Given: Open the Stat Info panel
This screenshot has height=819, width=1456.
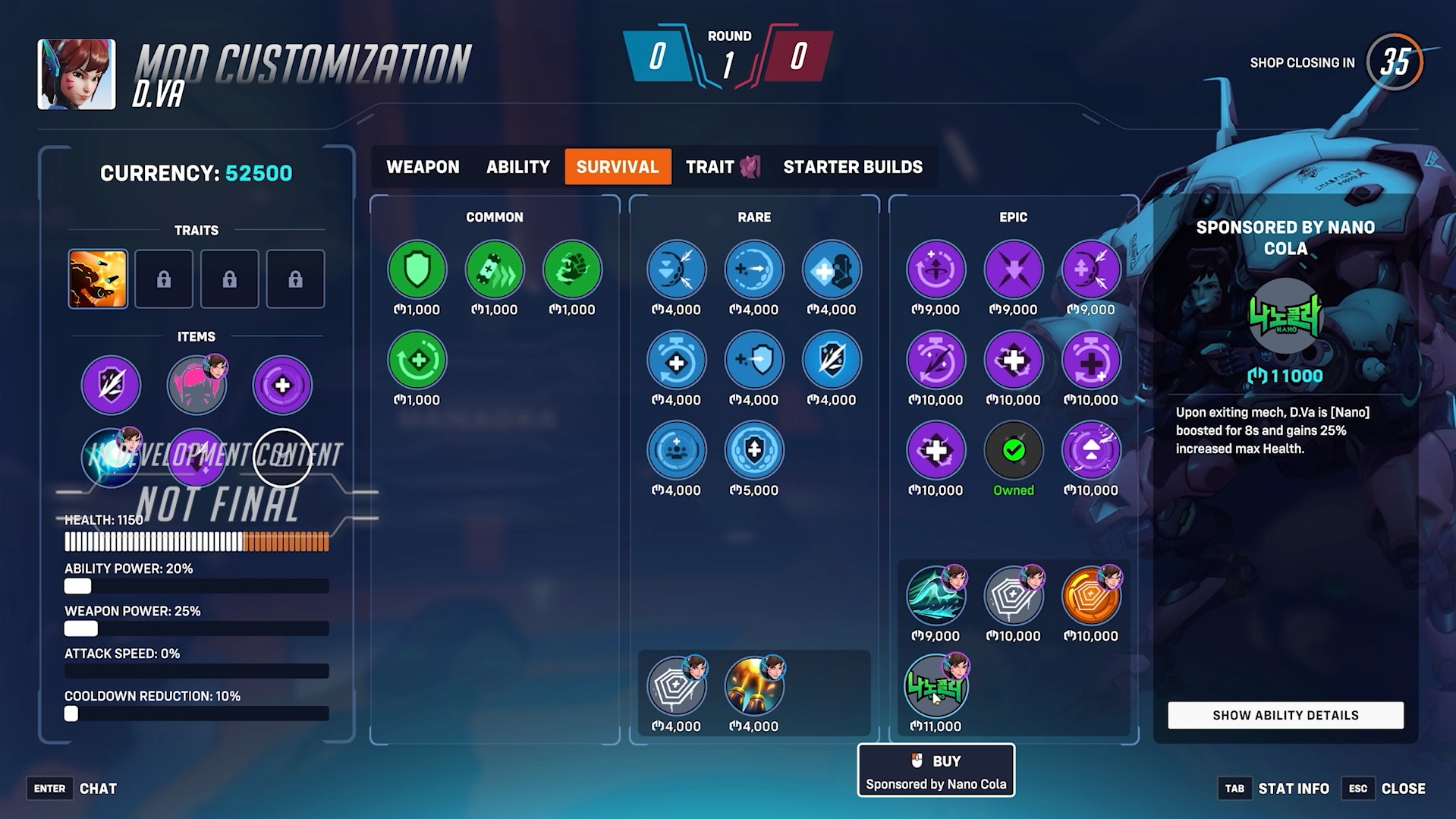Looking at the screenshot, I should [1294, 789].
